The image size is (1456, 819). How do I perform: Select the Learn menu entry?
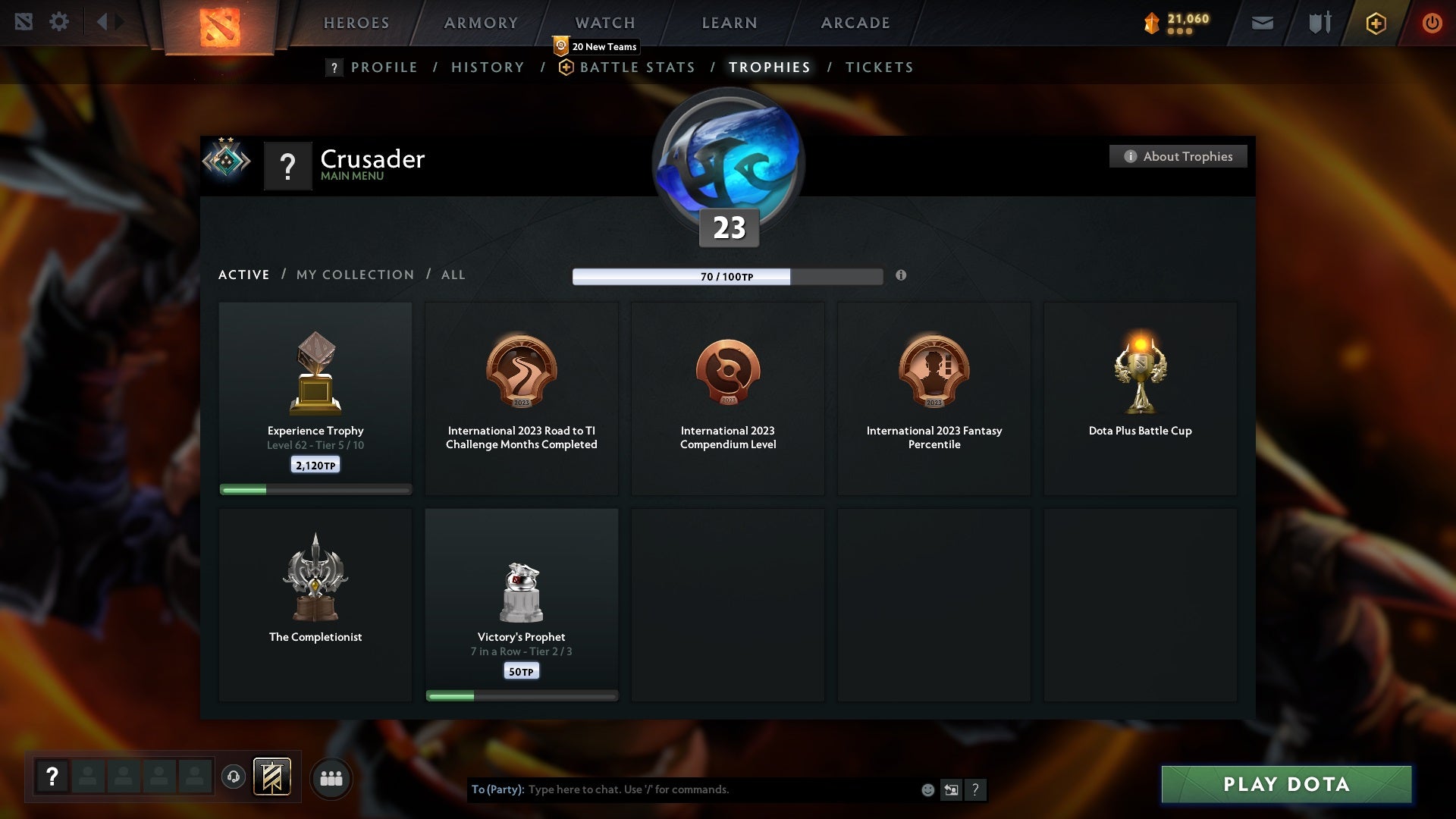(730, 23)
